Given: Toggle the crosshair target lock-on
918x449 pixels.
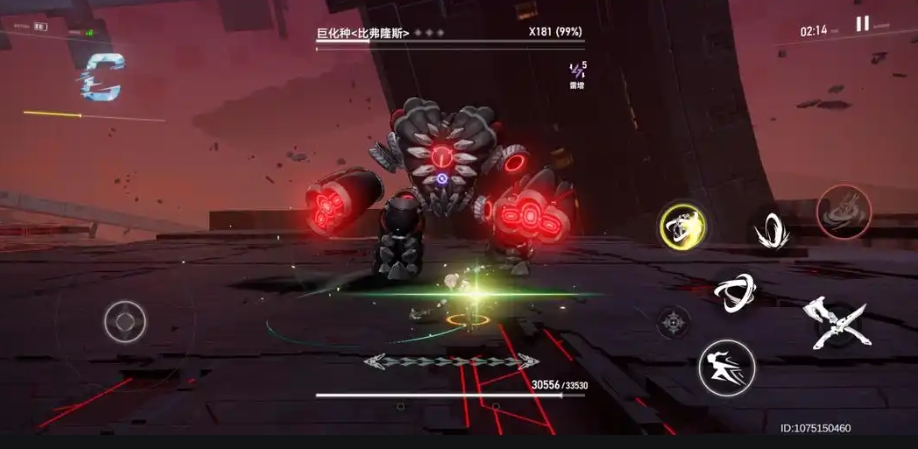Looking at the screenshot, I should pyautogui.click(x=674, y=322).
